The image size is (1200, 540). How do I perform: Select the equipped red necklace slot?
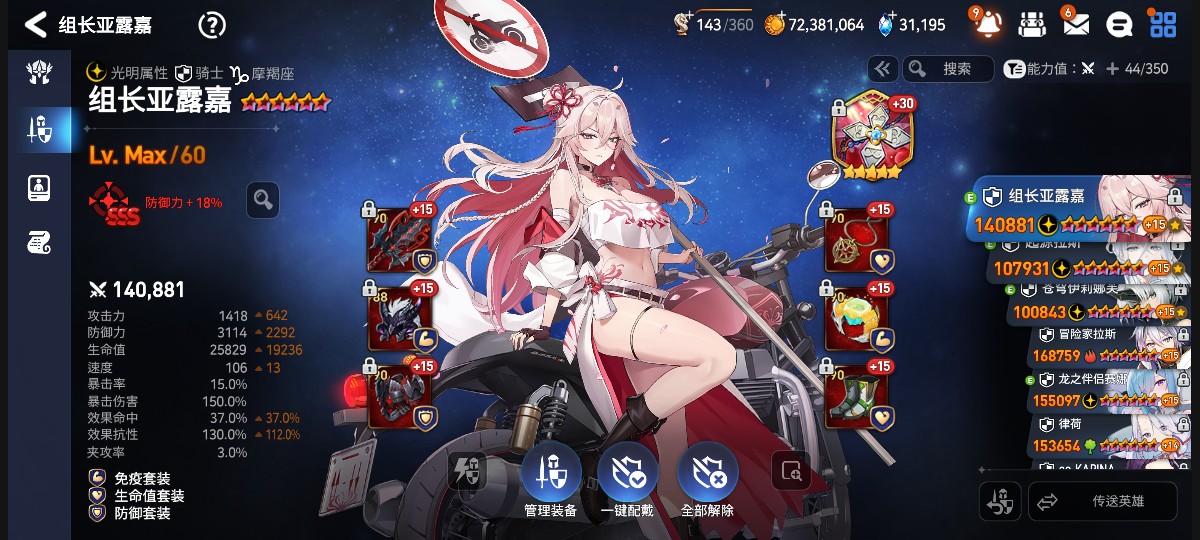[856, 239]
